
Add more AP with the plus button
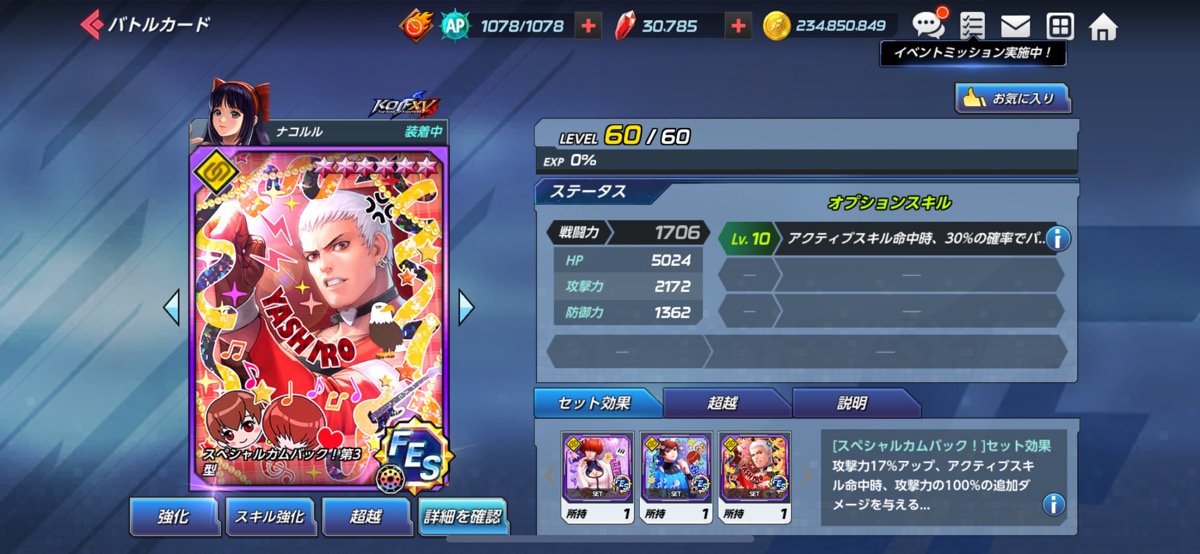coord(590,26)
